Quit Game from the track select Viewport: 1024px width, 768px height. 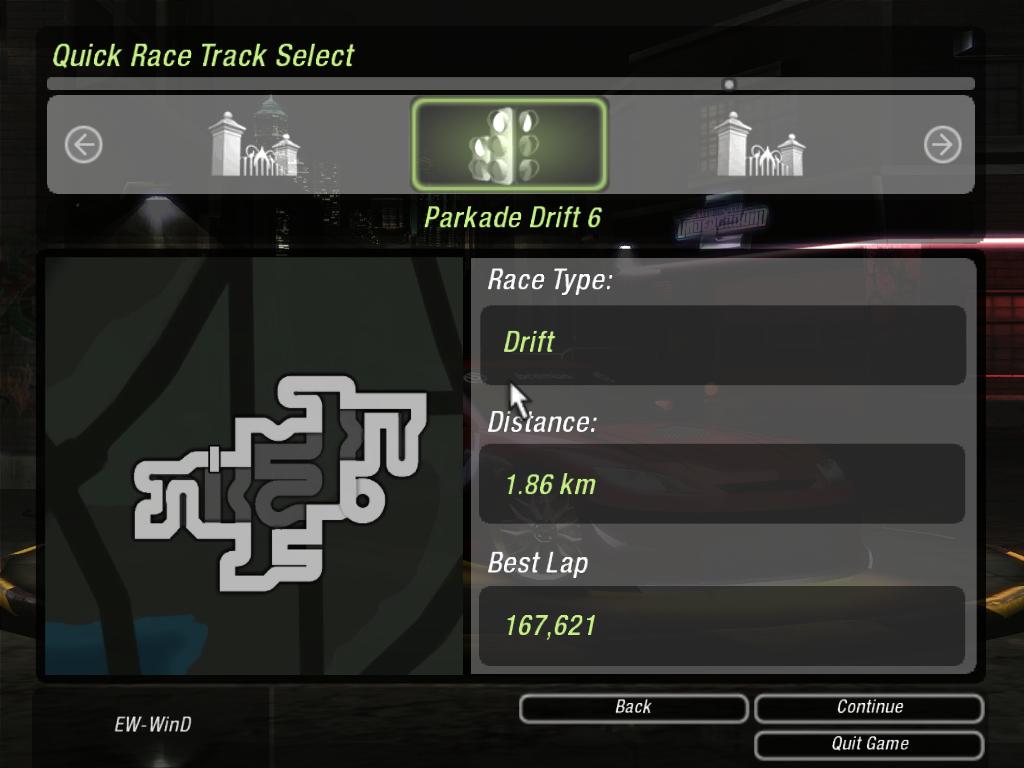[x=869, y=745]
